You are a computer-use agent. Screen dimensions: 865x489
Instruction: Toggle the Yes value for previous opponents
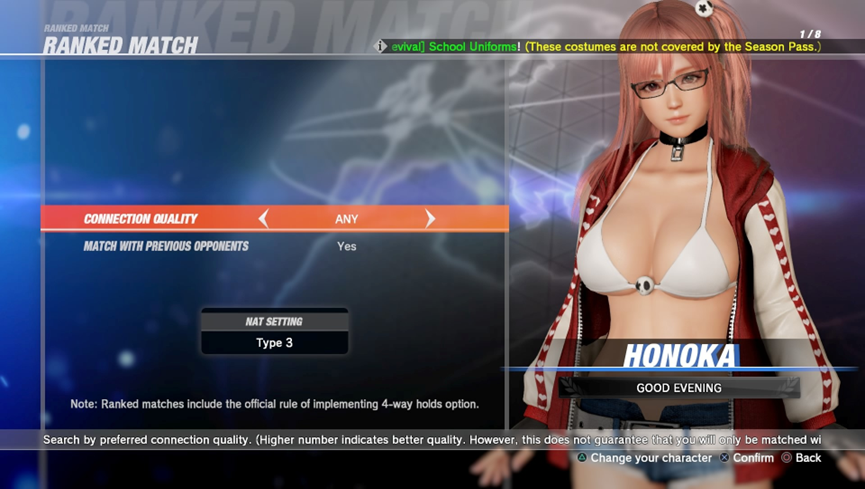click(347, 246)
